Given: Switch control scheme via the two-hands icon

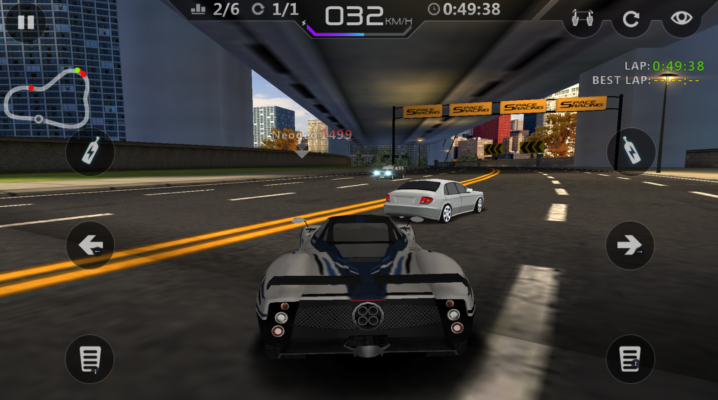Looking at the screenshot, I should [581, 18].
